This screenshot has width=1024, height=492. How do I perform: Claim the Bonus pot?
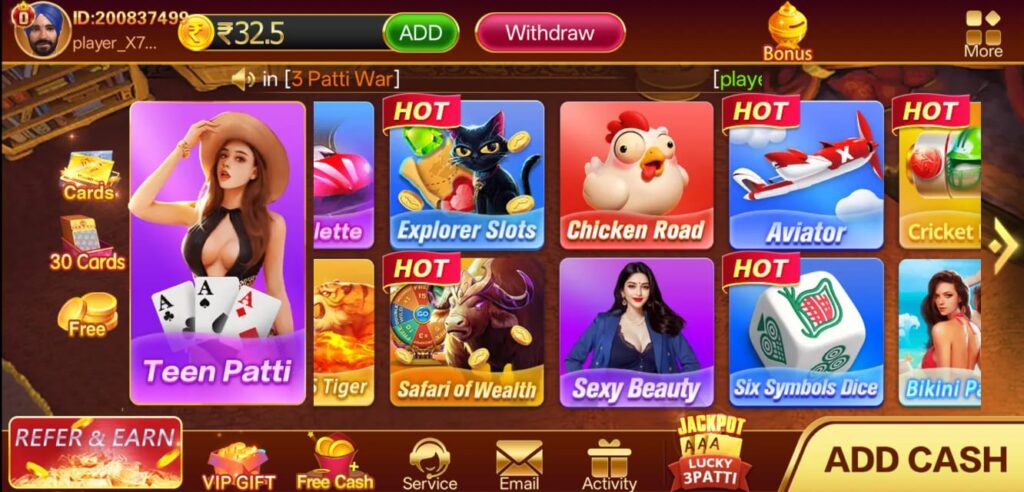[x=788, y=30]
